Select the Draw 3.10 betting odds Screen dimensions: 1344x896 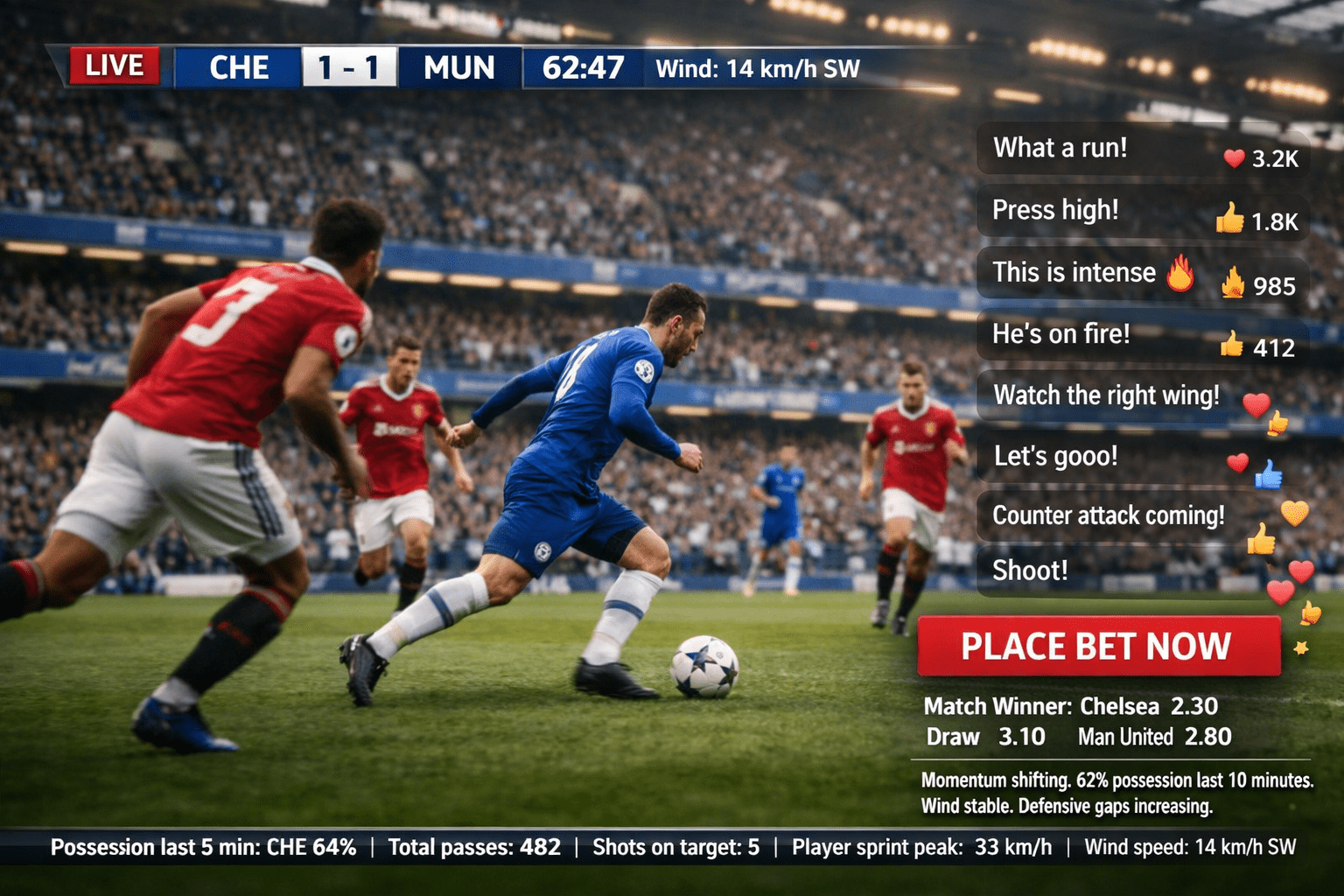pos(984,737)
